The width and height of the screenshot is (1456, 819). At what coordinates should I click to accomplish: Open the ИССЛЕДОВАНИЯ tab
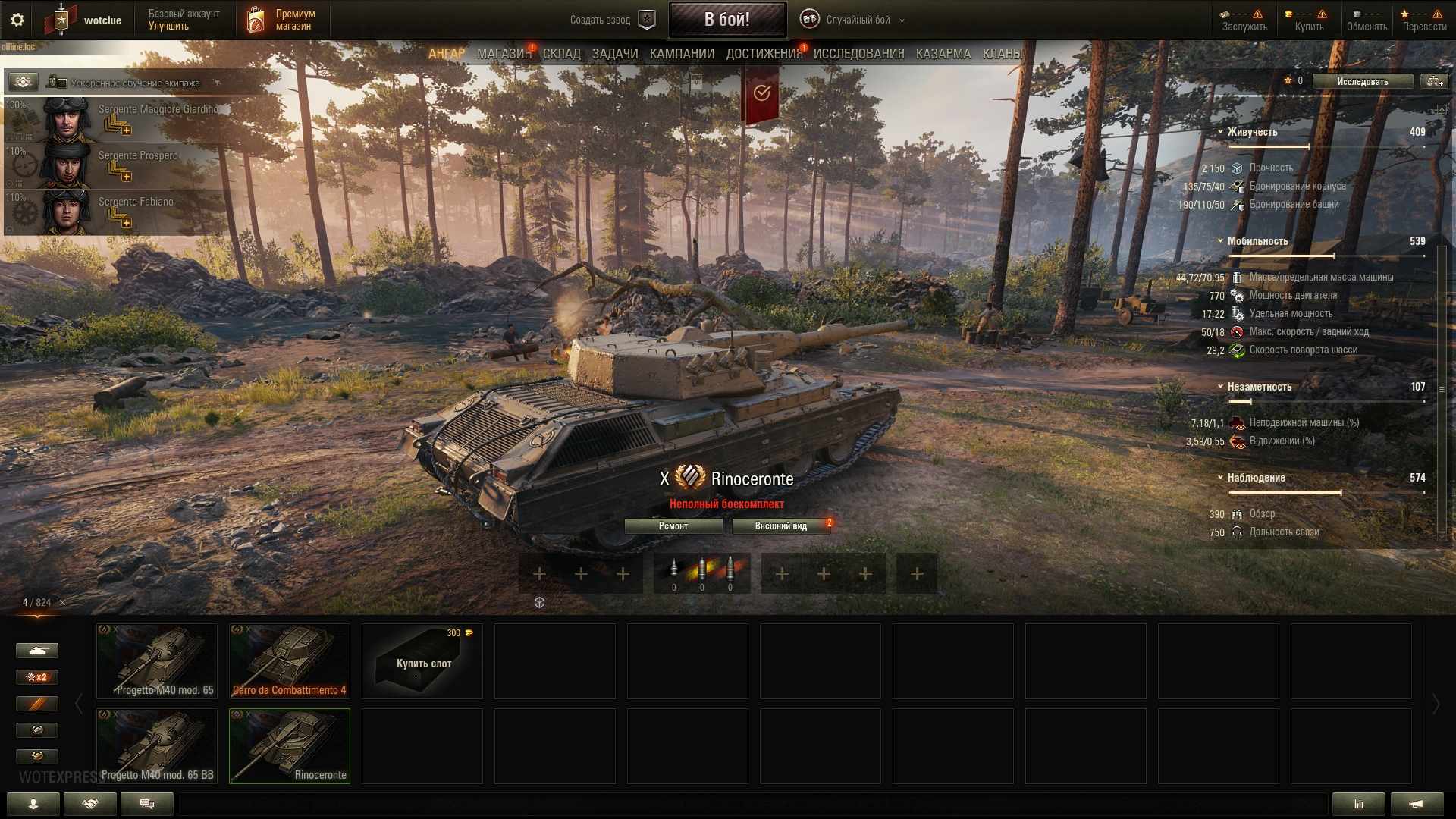[x=858, y=54]
